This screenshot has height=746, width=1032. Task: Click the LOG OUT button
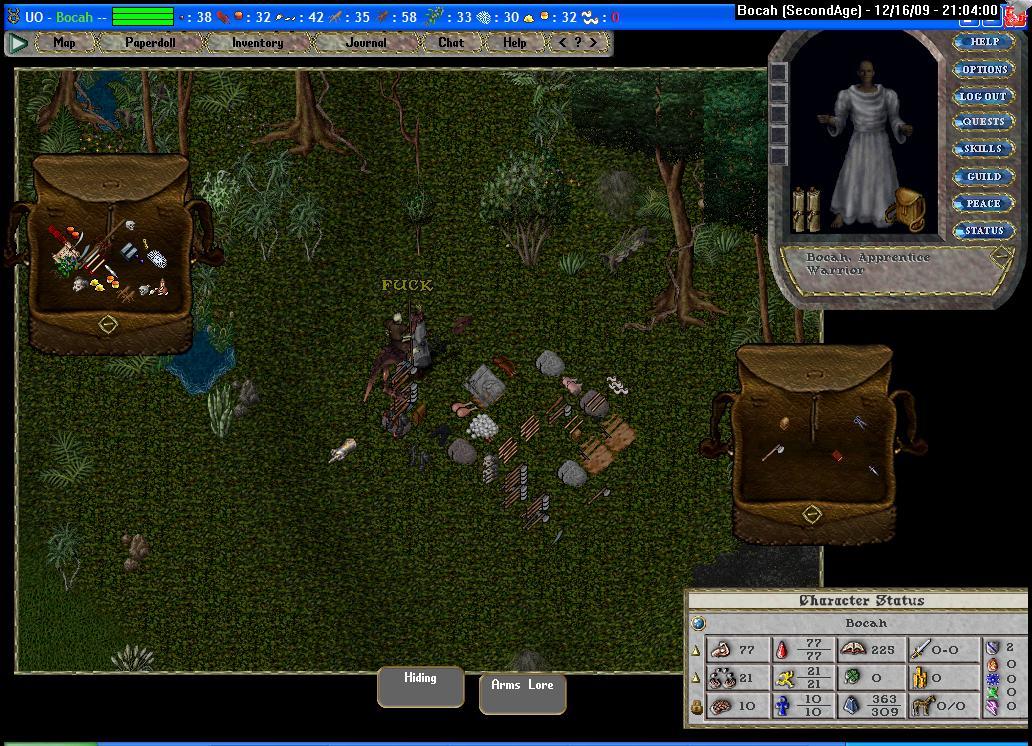click(x=984, y=96)
